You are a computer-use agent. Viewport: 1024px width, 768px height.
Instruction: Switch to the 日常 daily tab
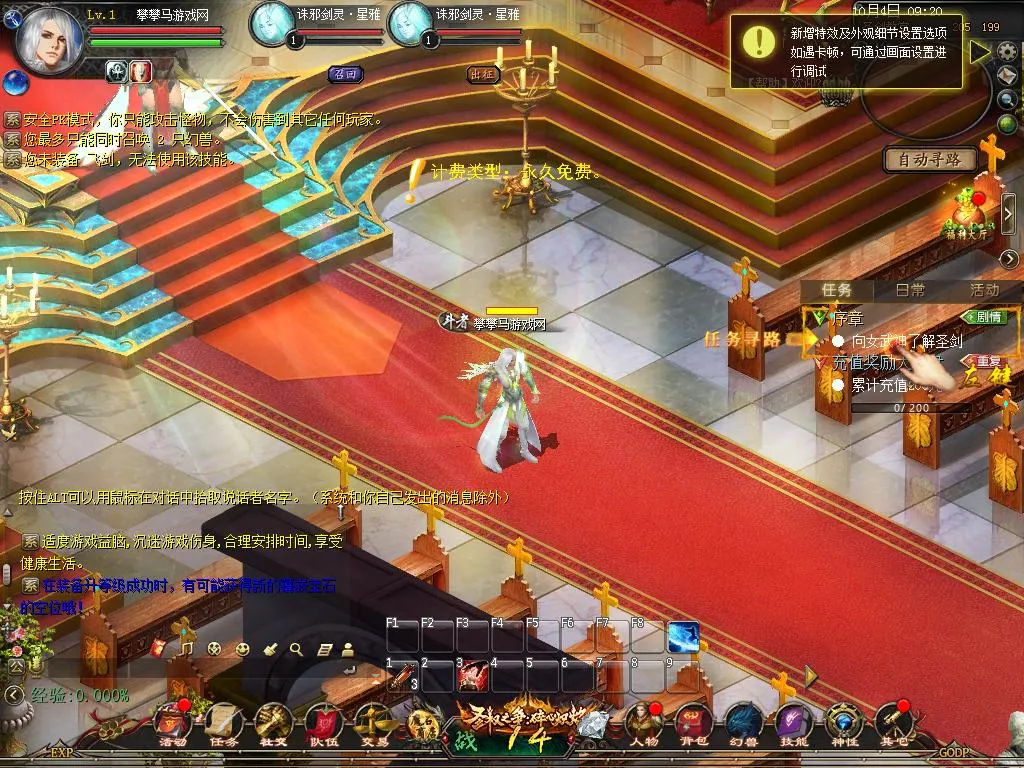click(x=910, y=290)
